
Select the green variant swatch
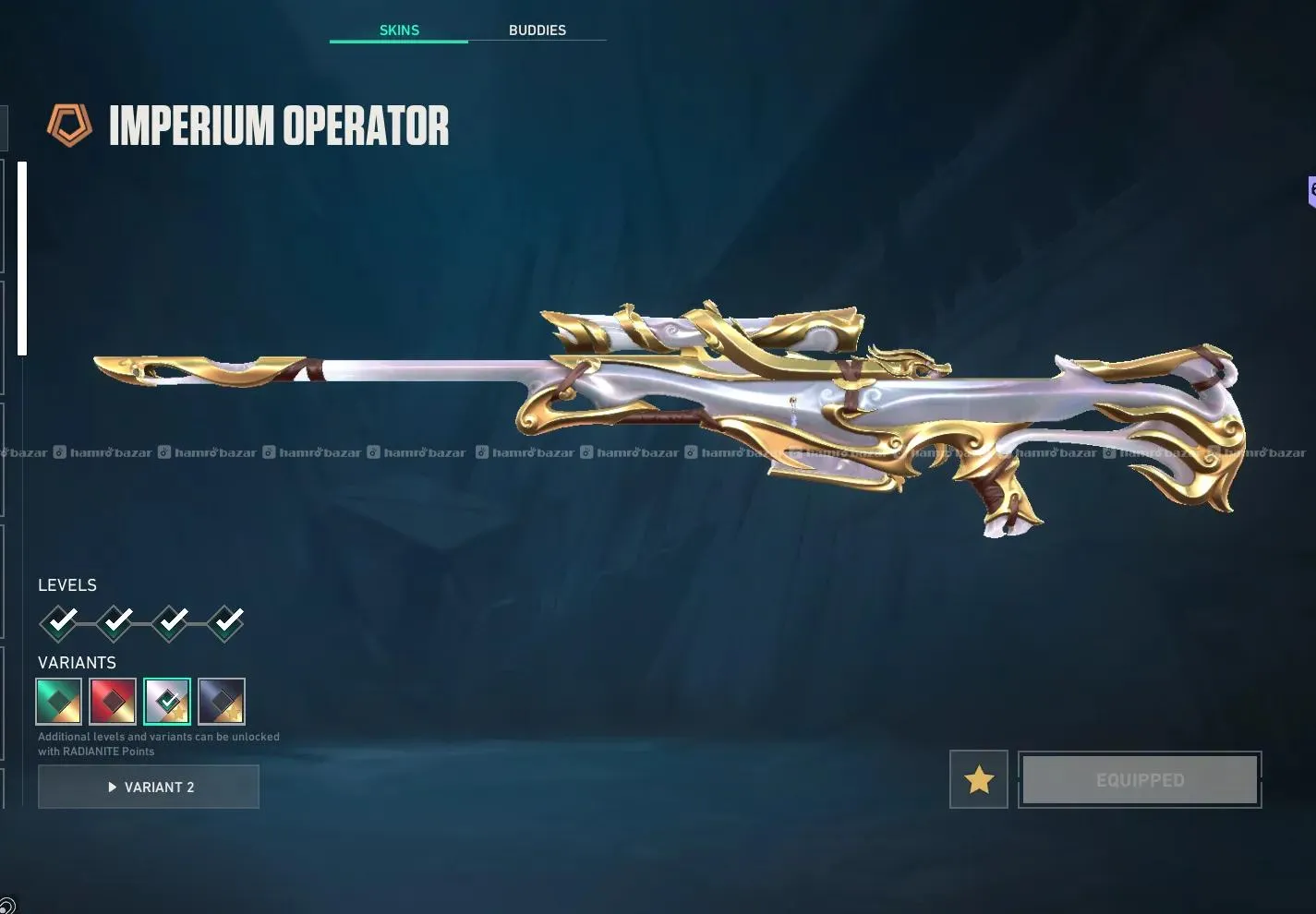(59, 702)
